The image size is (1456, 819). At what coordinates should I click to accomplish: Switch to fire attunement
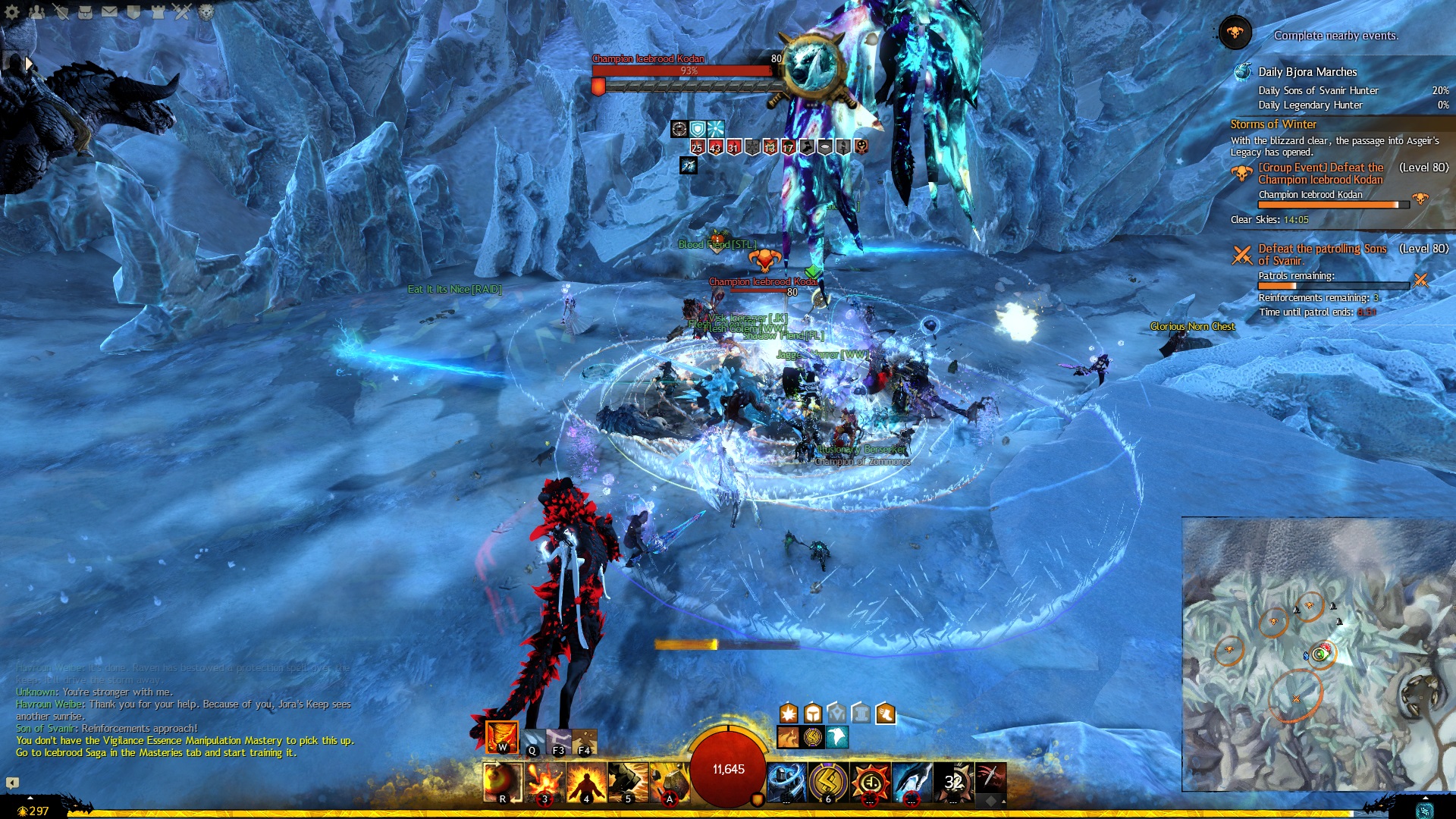502,737
